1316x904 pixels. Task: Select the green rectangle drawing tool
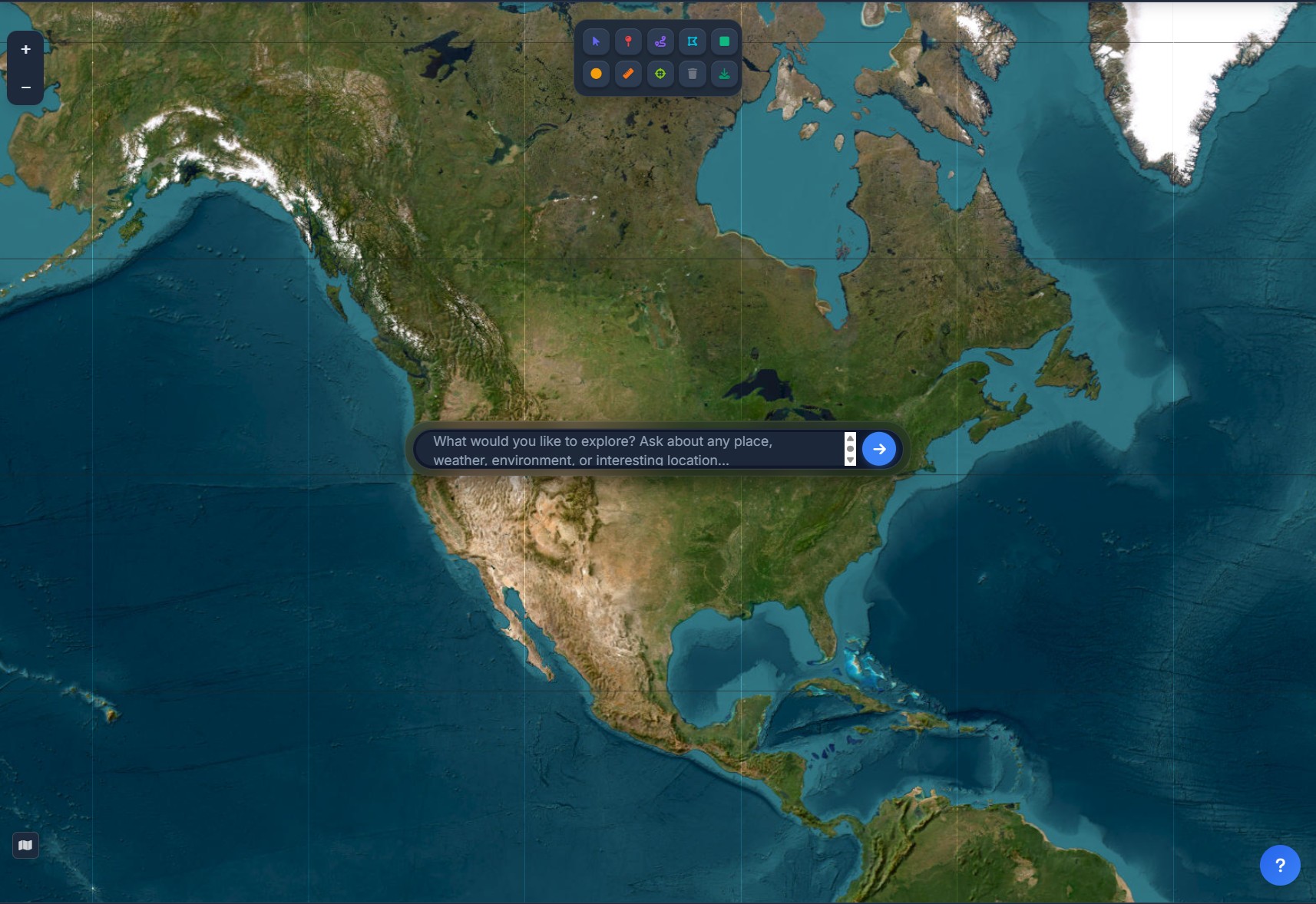coord(726,41)
